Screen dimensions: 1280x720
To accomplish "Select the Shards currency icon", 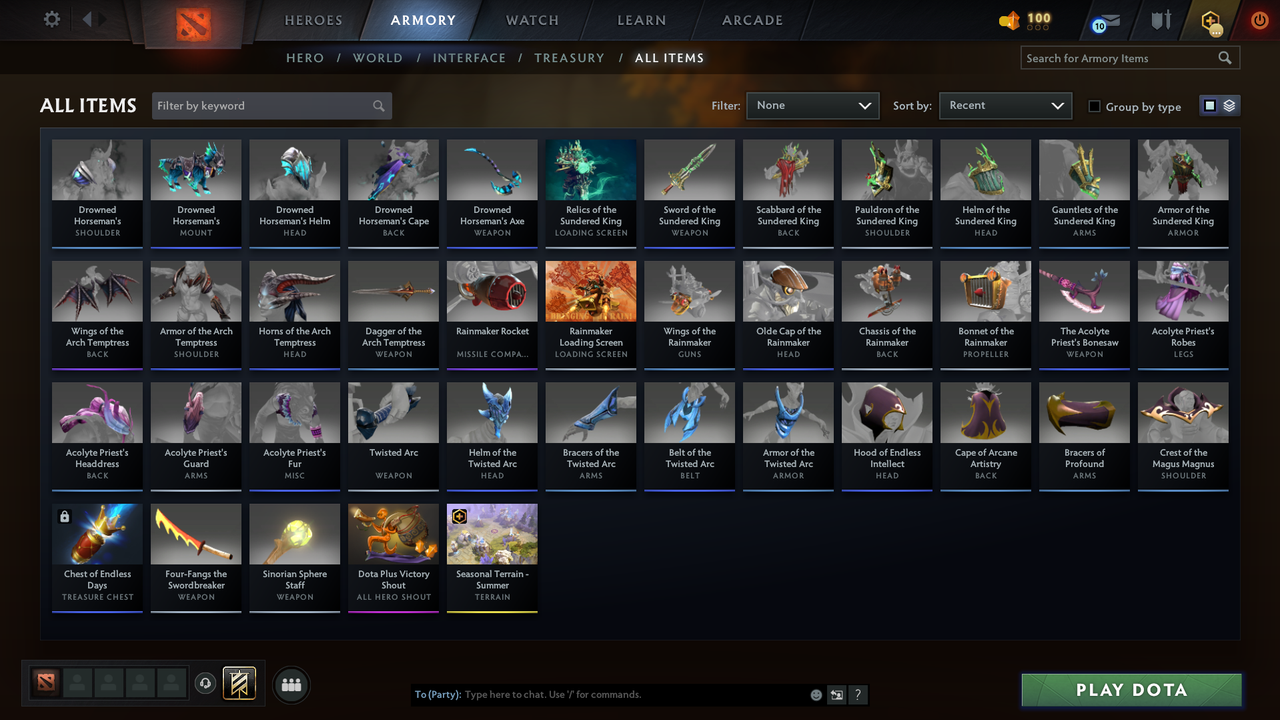I will (x=1010, y=19).
